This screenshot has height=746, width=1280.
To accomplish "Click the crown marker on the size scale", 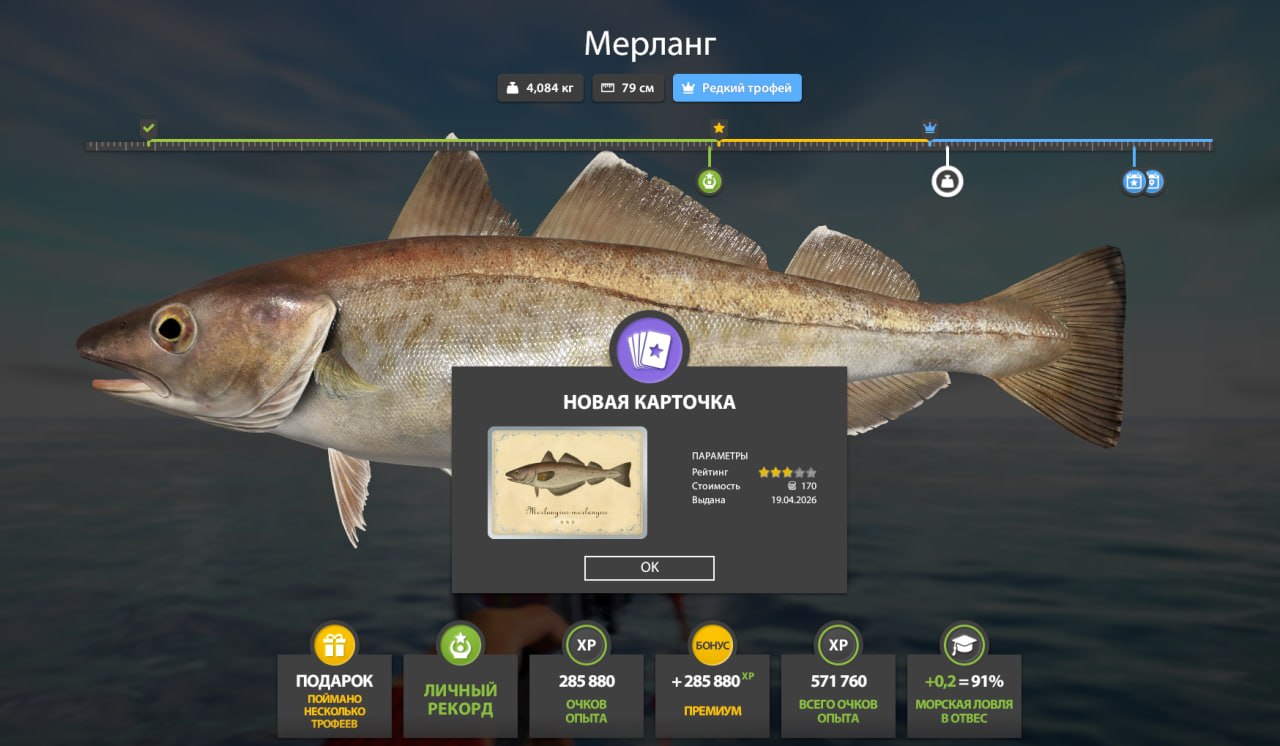I will (931, 128).
